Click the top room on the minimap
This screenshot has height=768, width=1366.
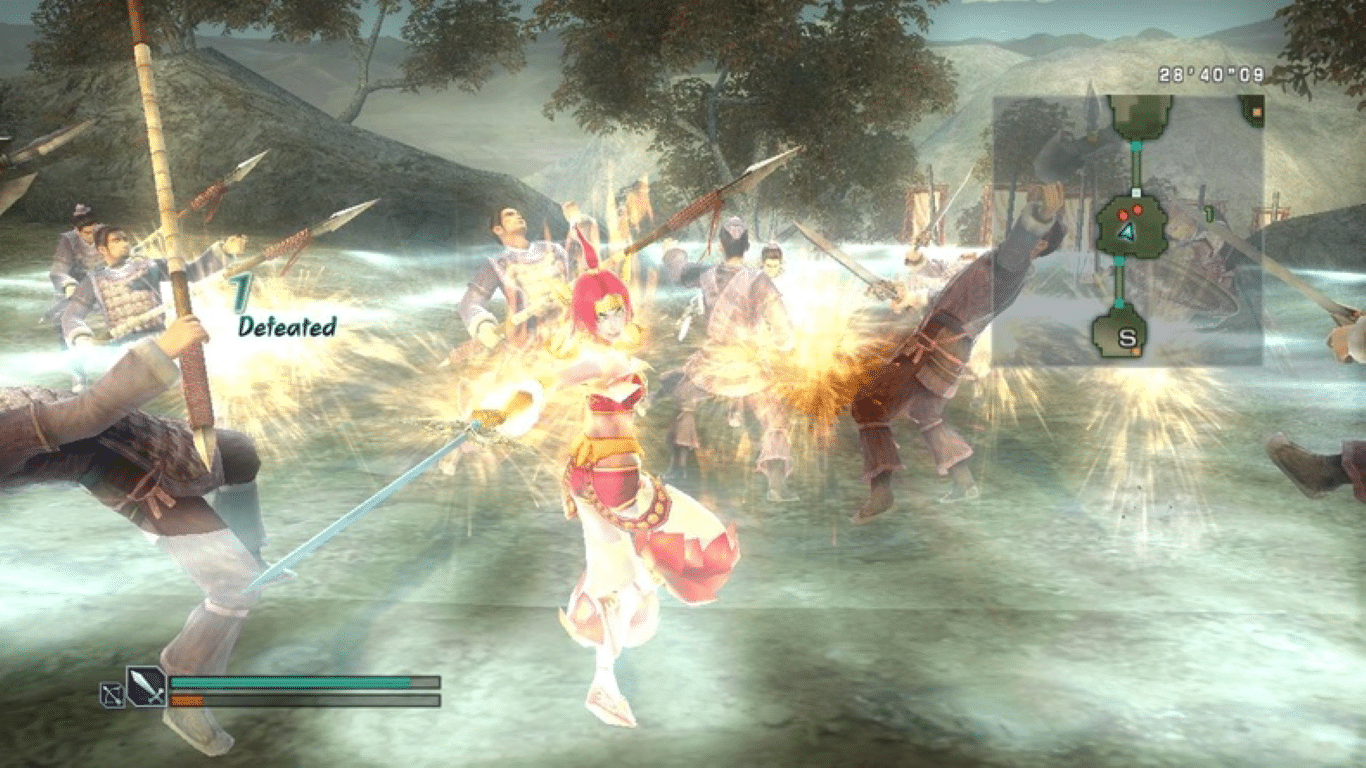[x=1139, y=117]
